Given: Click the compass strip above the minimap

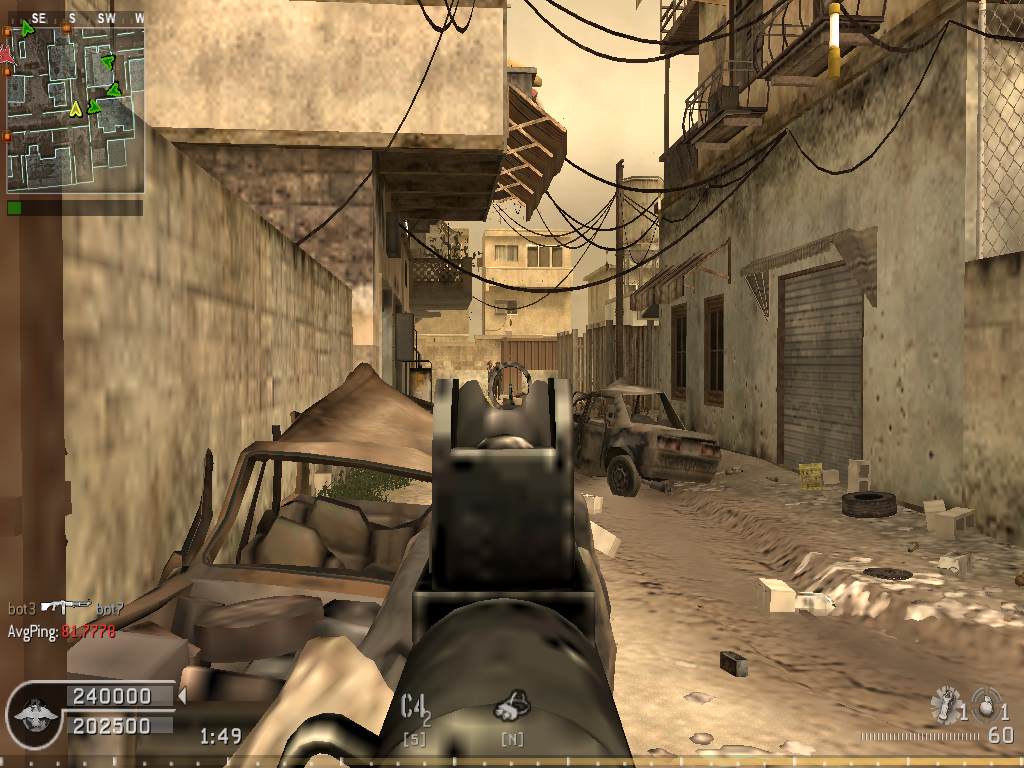Looking at the screenshot, I should [x=75, y=18].
